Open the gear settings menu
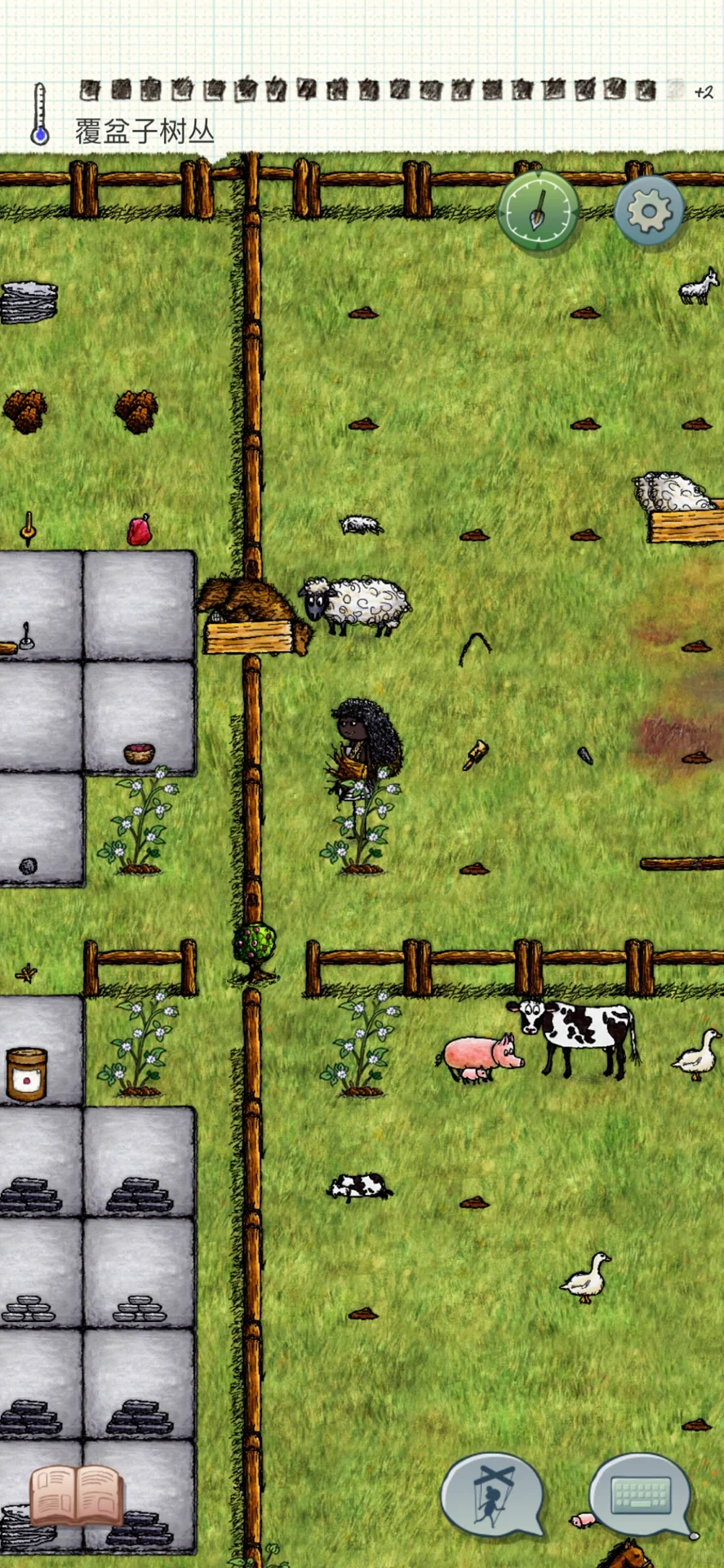The image size is (724, 1568). pyautogui.click(x=649, y=212)
